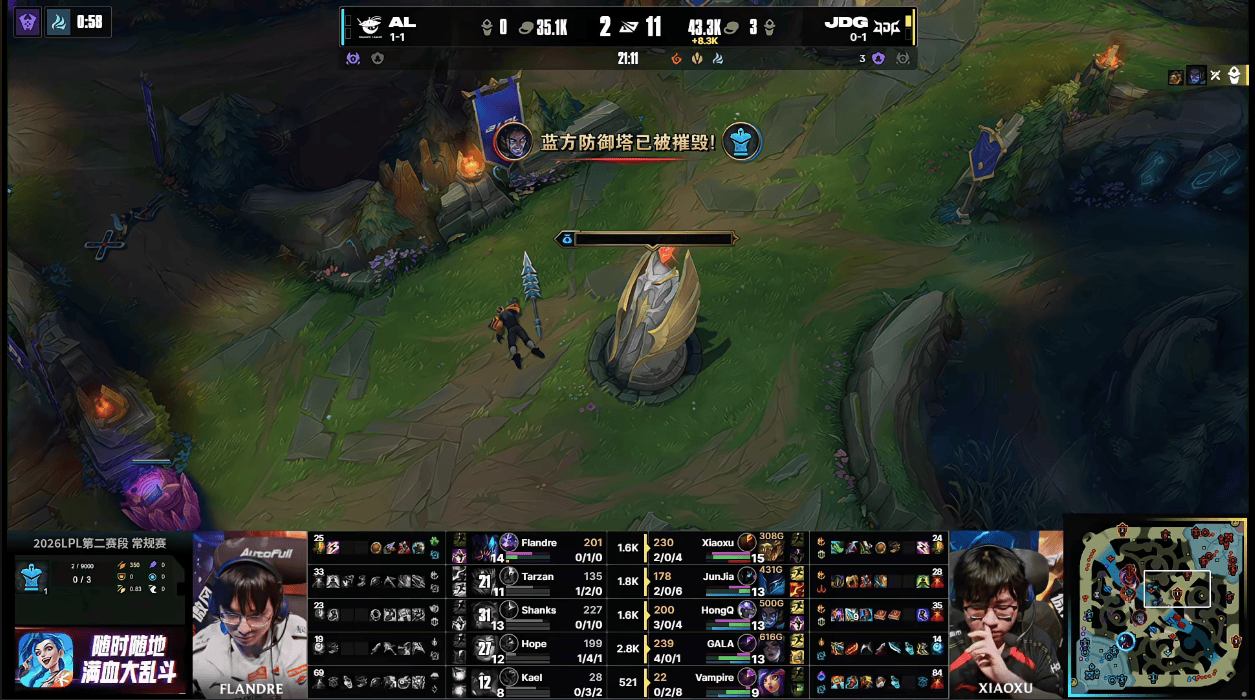1255x700 pixels.
Task: Click the AL team logo in the top bar
Action: 369,27
